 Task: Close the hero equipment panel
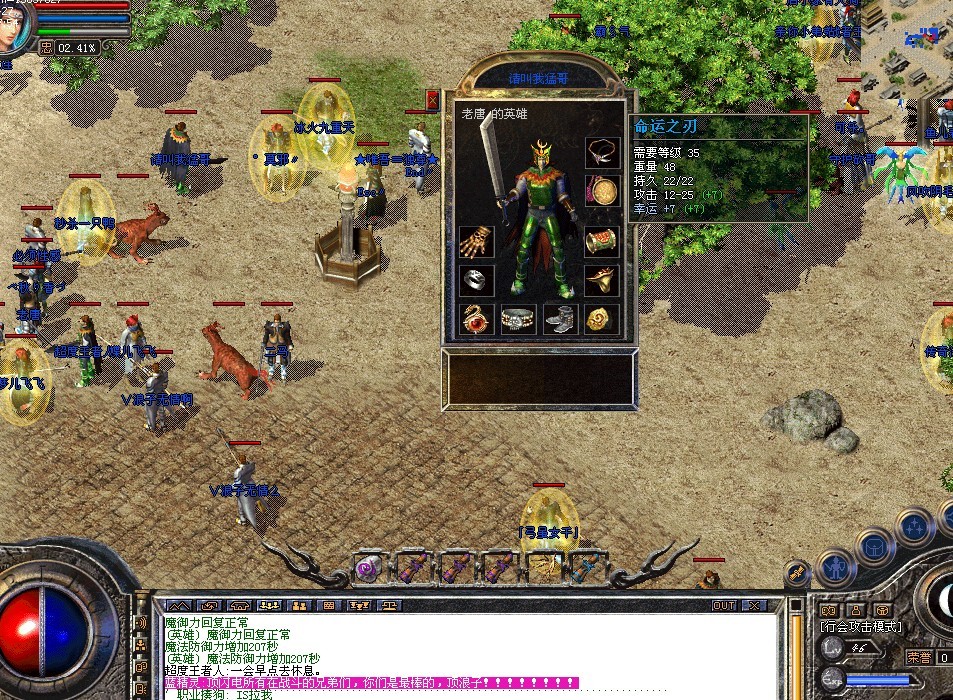(x=432, y=100)
